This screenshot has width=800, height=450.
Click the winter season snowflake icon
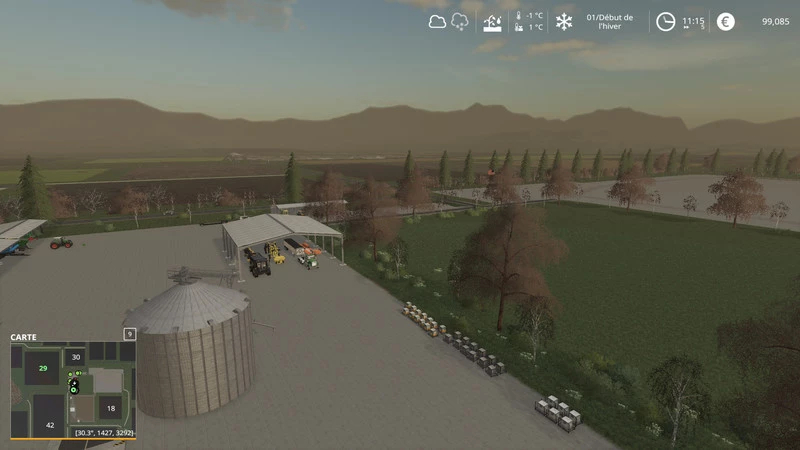point(564,21)
